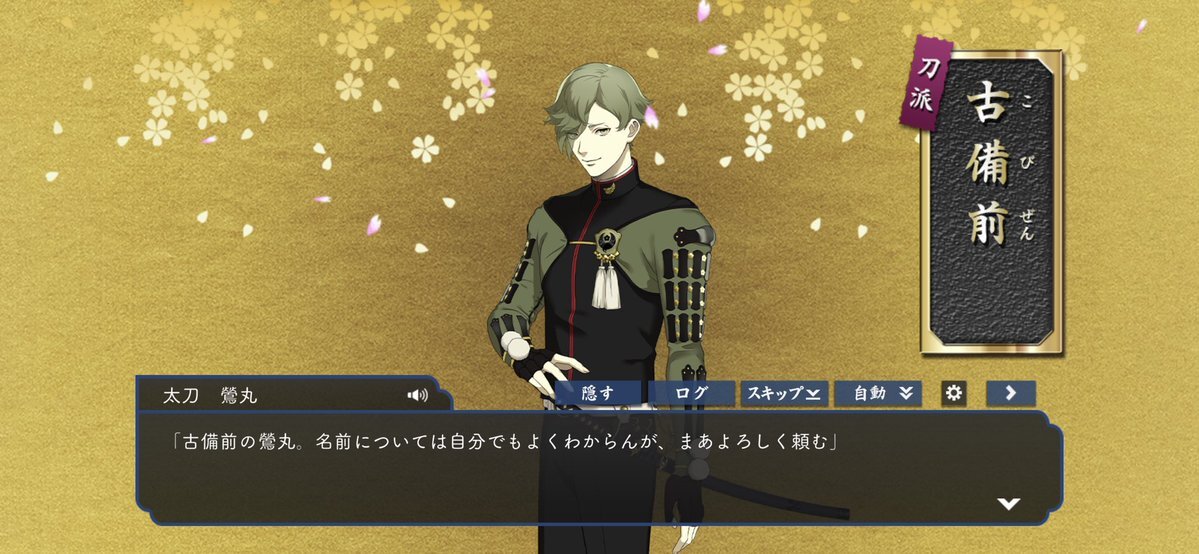This screenshot has width=1199, height=554.
Task: Click the right arrow button
Action: point(1010,393)
